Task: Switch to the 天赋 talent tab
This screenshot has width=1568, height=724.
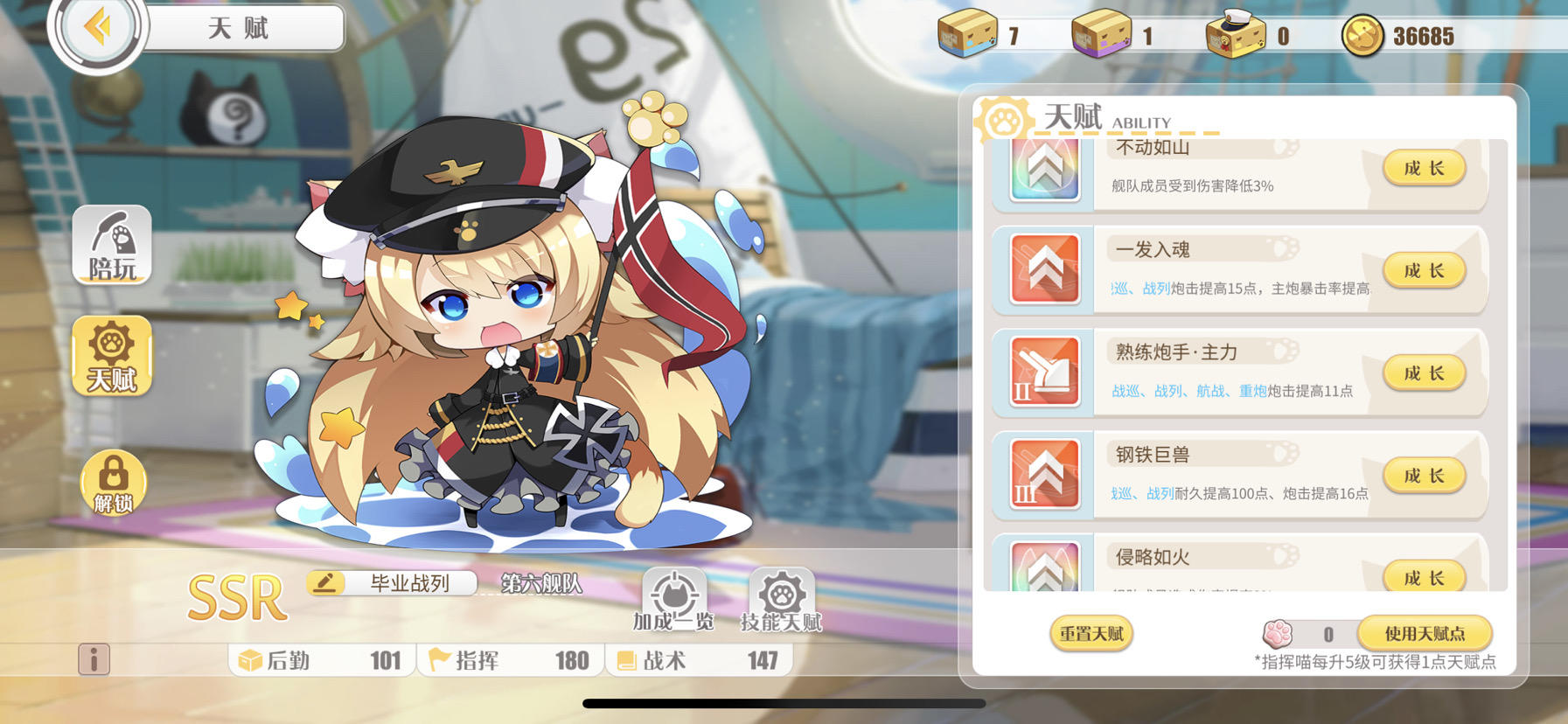Action: [x=112, y=357]
